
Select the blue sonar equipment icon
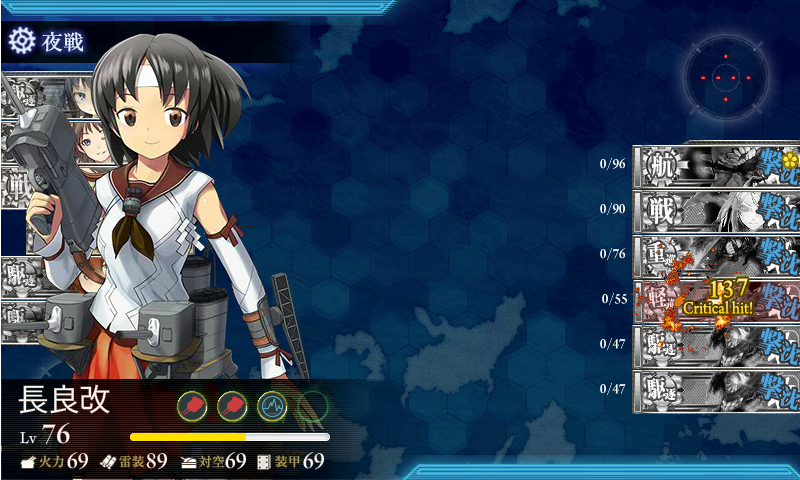(x=273, y=406)
